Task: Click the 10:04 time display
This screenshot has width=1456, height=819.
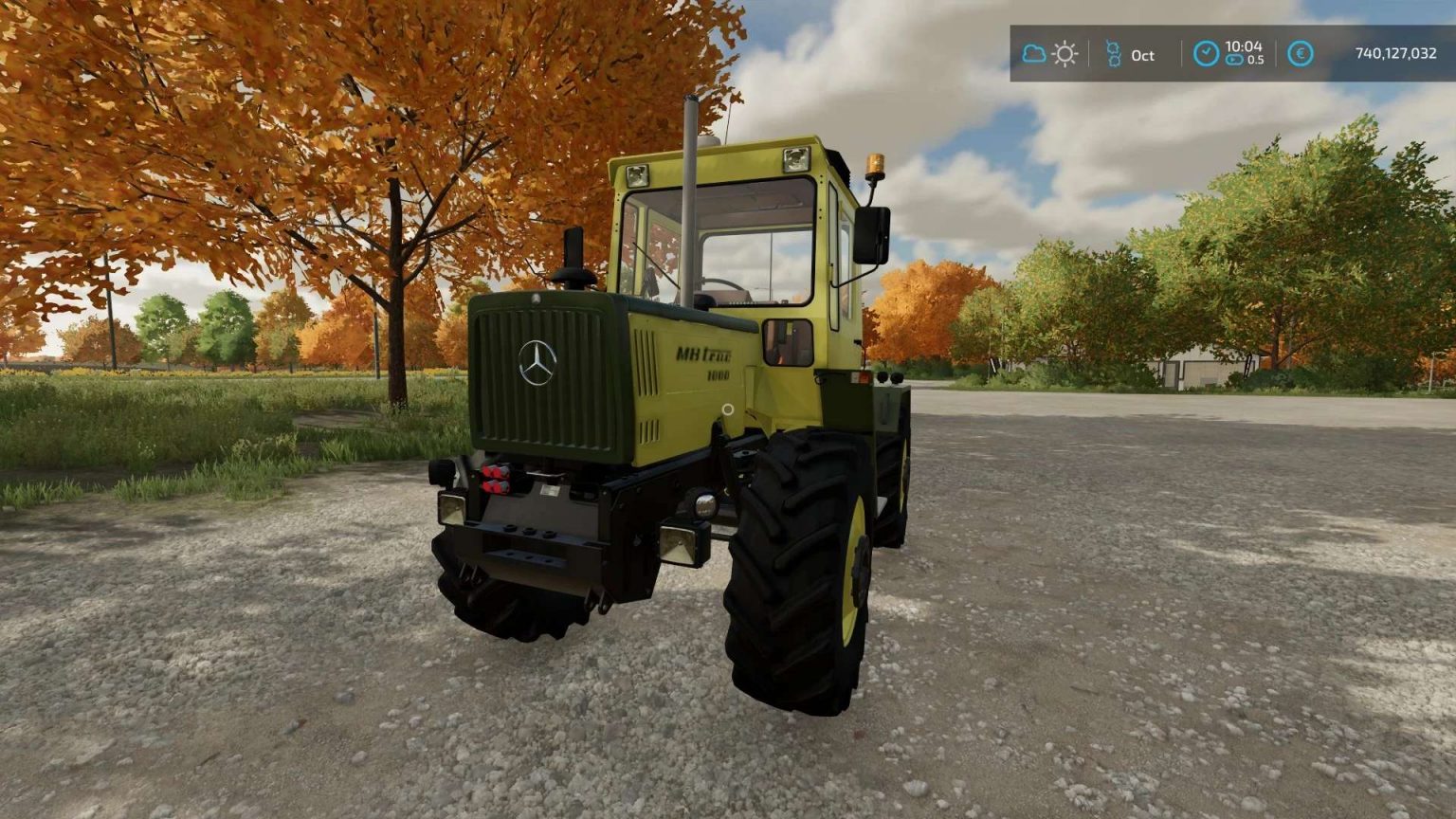Action: tap(1245, 47)
